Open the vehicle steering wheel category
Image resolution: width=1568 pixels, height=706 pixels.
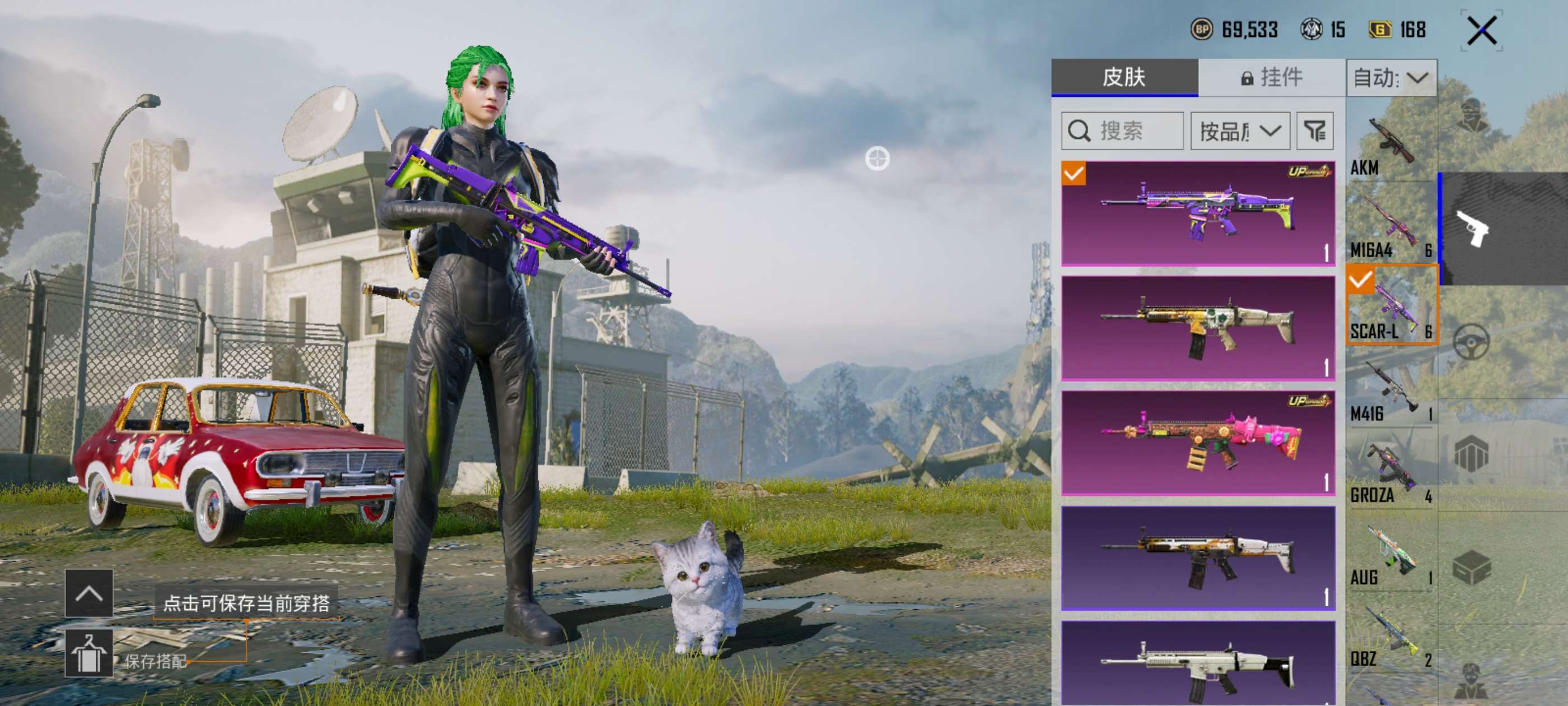[1471, 342]
